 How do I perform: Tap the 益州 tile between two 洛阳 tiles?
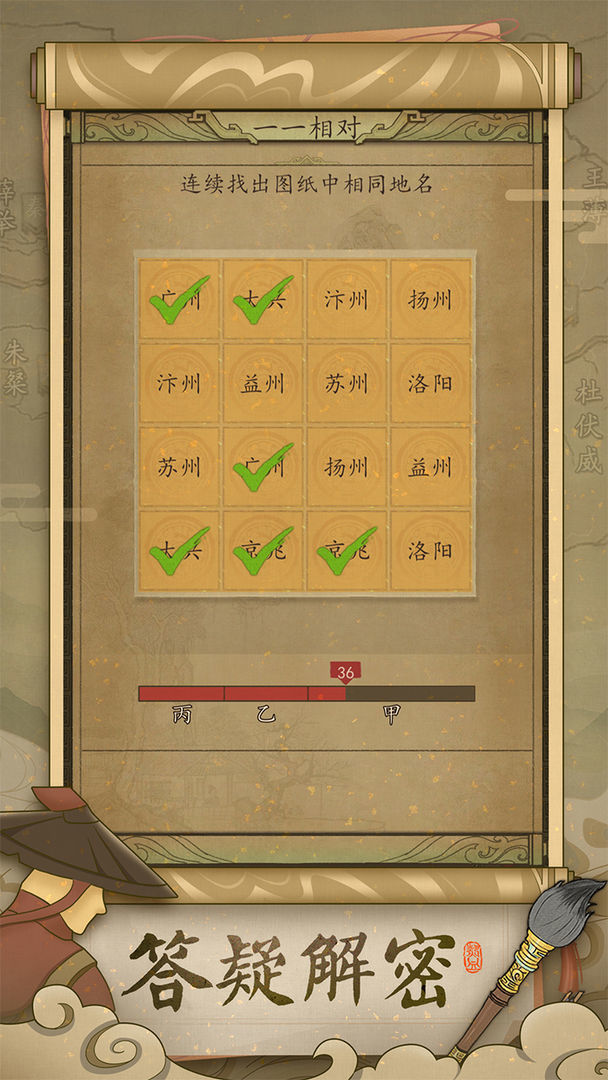pos(431,467)
